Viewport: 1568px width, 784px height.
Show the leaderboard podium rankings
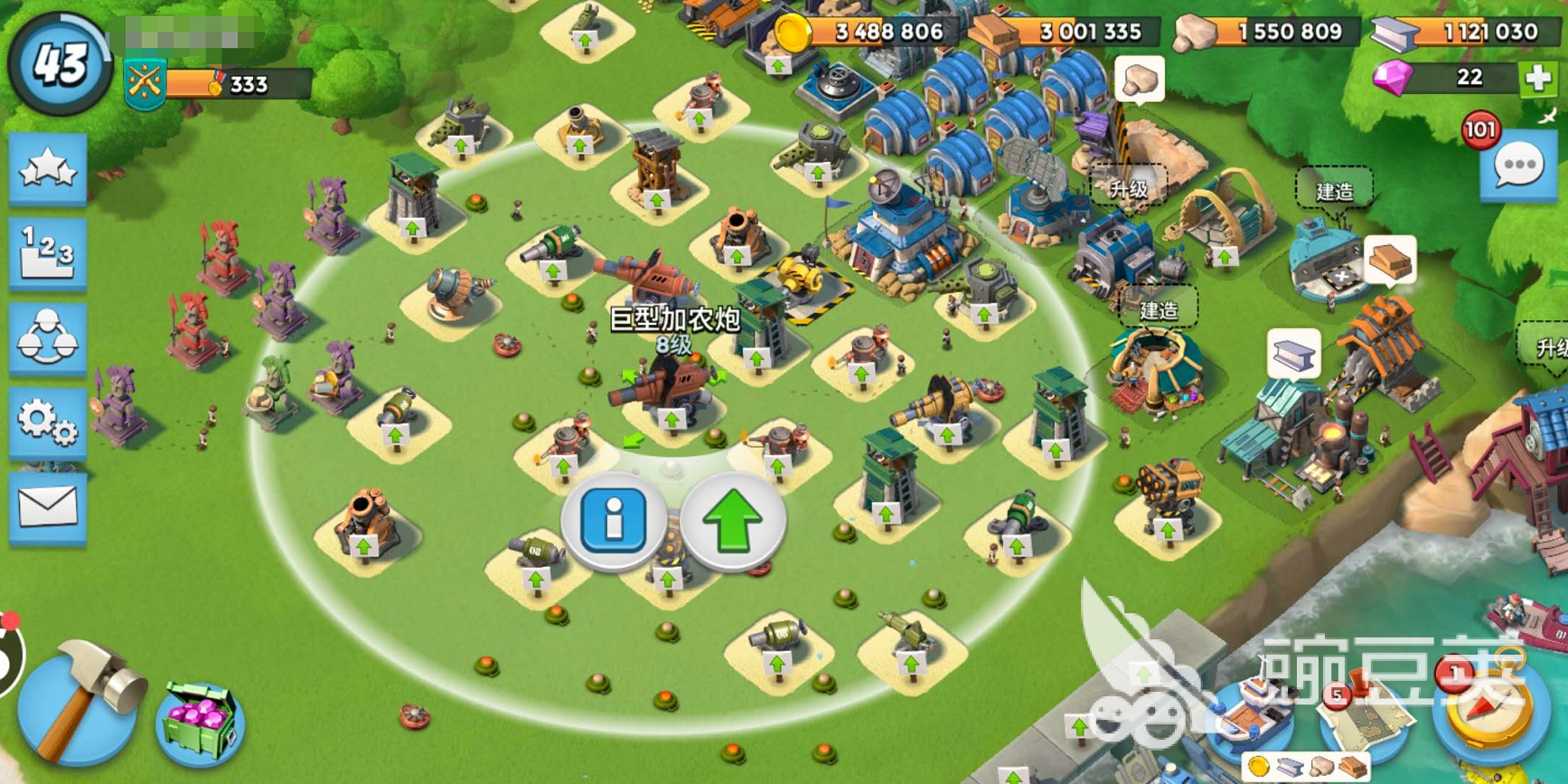[x=48, y=252]
